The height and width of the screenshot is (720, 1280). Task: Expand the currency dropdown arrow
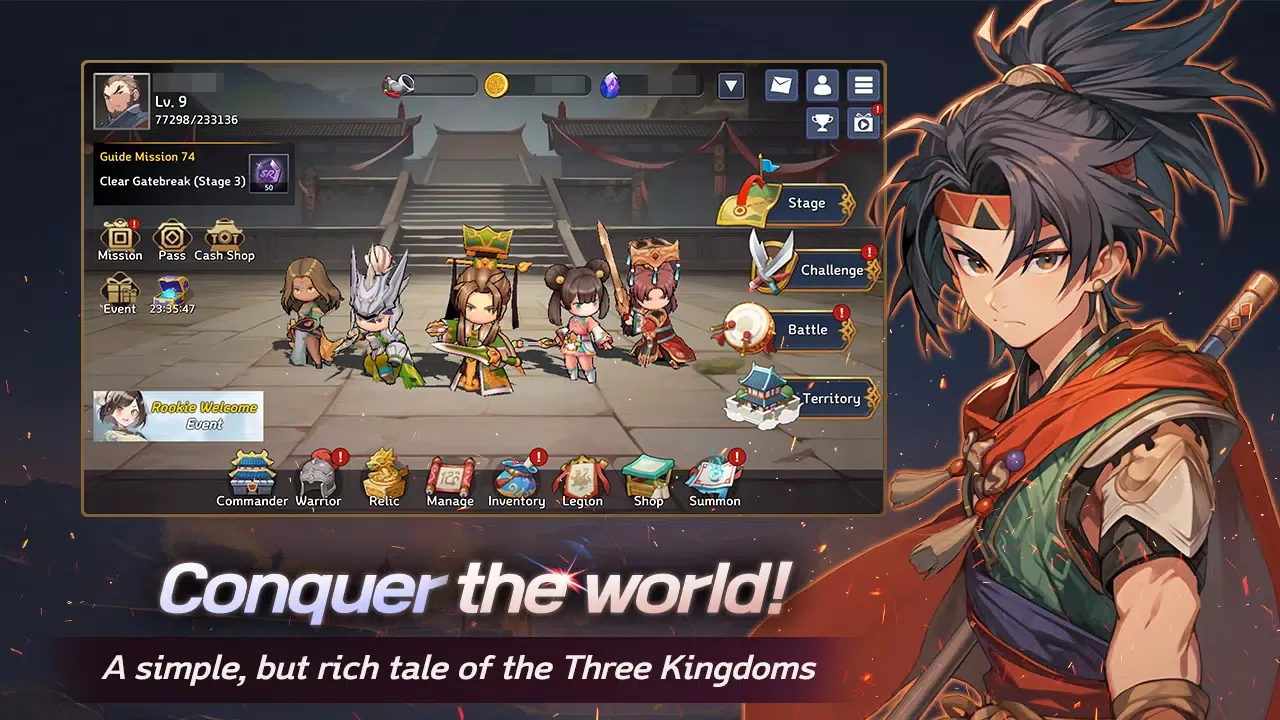pos(731,87)
